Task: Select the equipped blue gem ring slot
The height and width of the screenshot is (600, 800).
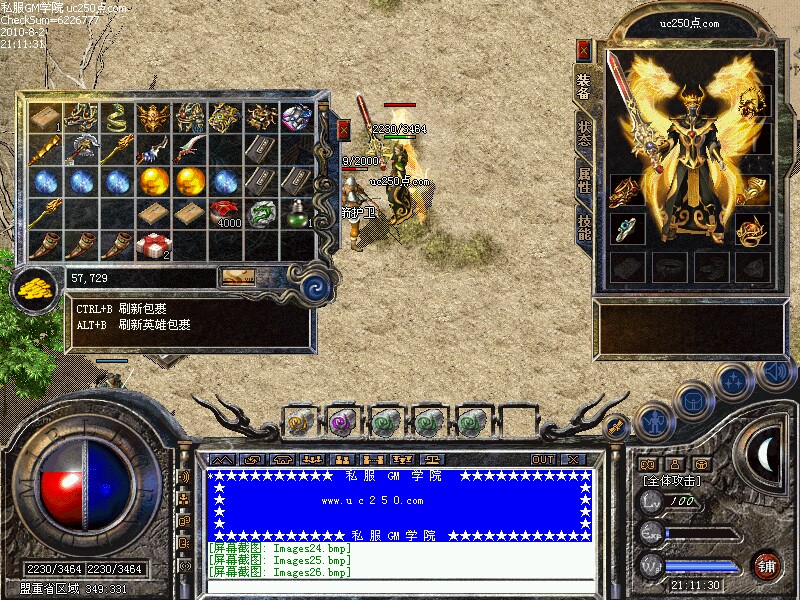Action: [627, 229]
